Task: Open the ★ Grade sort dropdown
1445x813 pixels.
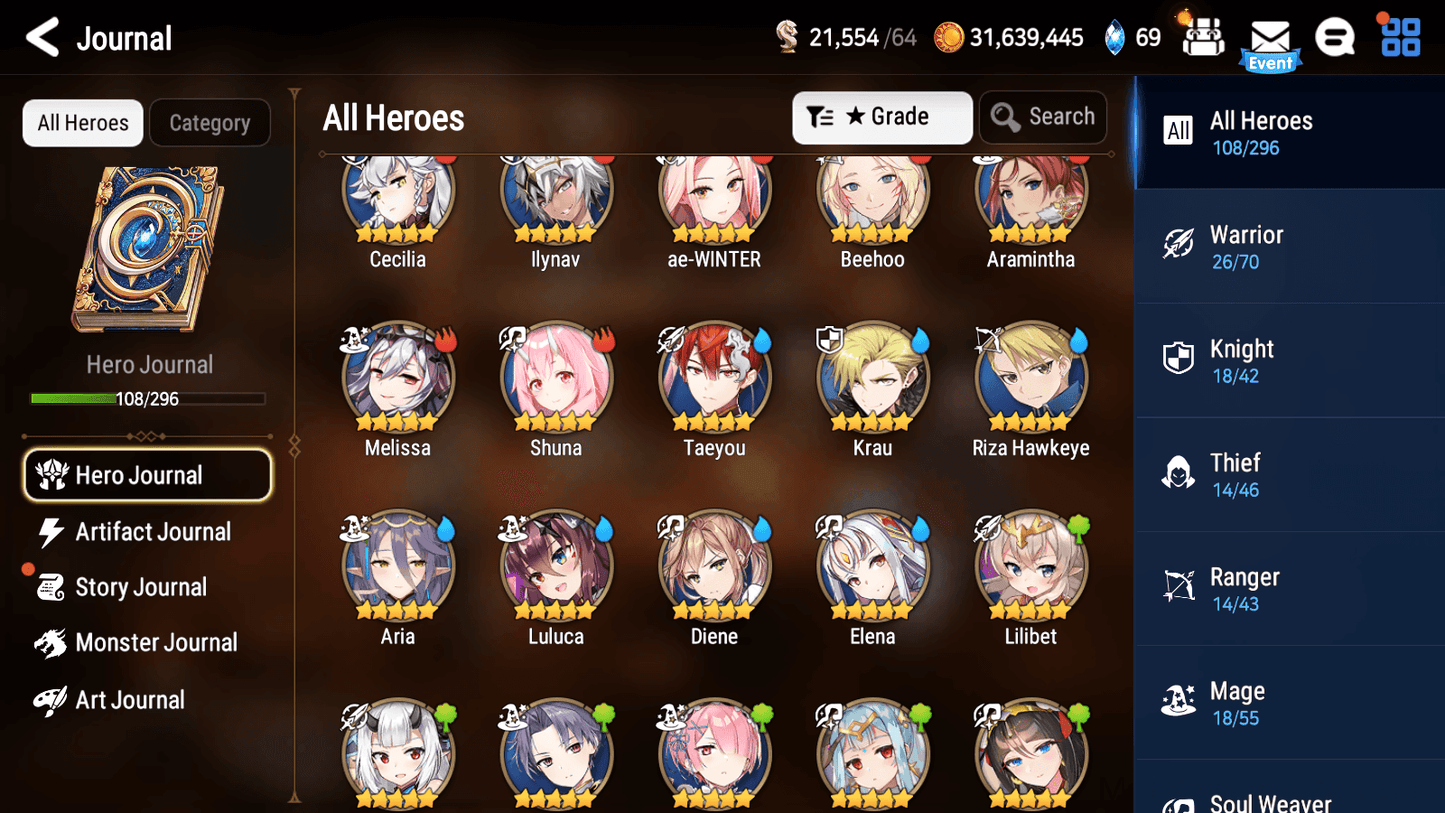Action: point(882,117)
